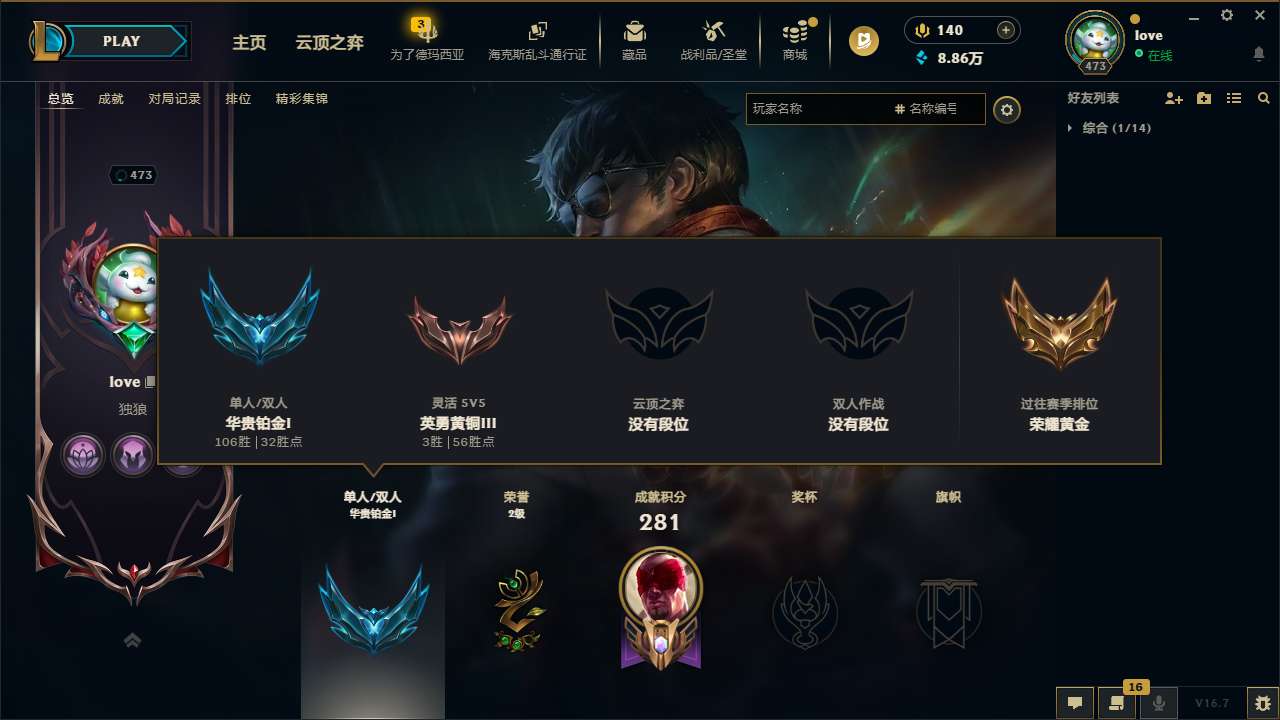
Task: Click the notification bell near your profile
Action: point(1258,54)
